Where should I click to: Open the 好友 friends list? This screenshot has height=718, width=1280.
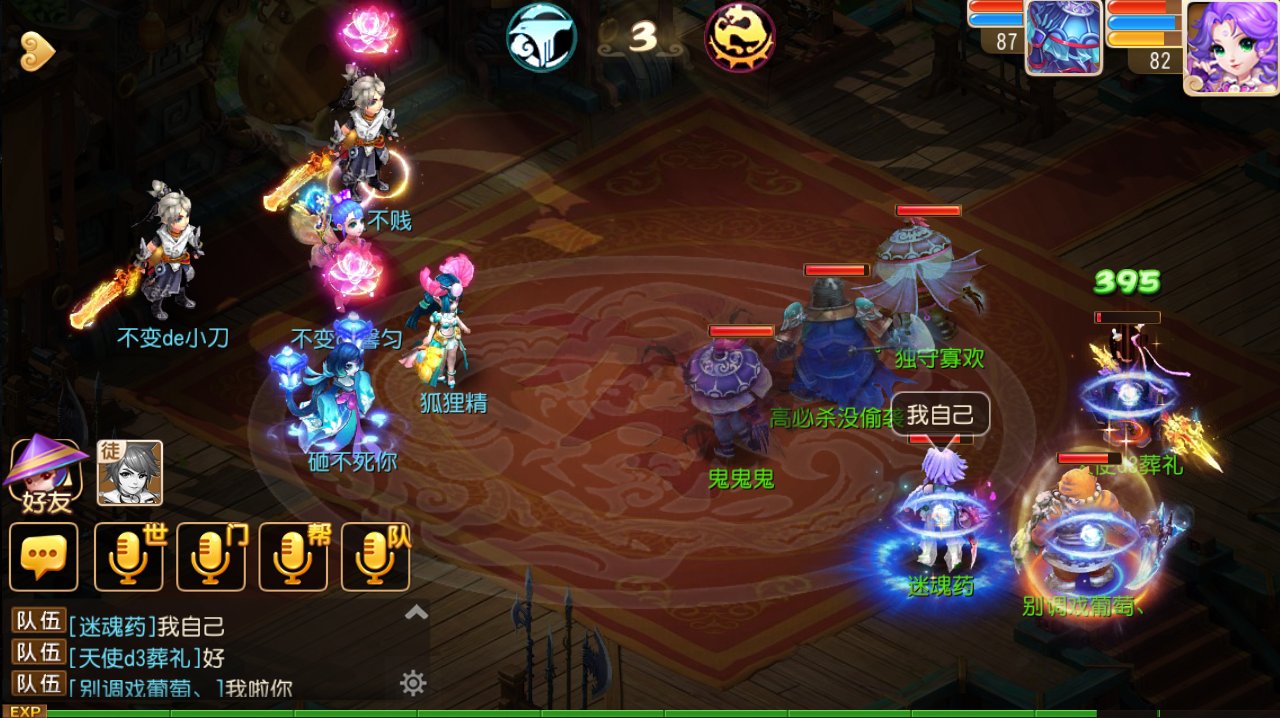pyautogui.click(x=43, y=472)
